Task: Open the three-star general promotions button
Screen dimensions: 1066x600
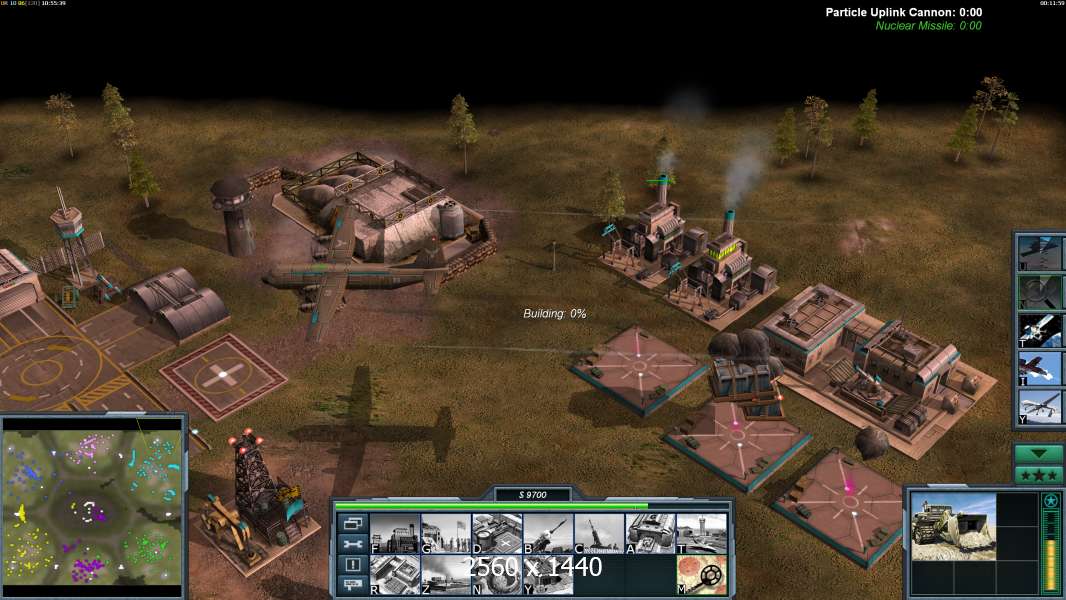Action: (x=1038, y=475)
